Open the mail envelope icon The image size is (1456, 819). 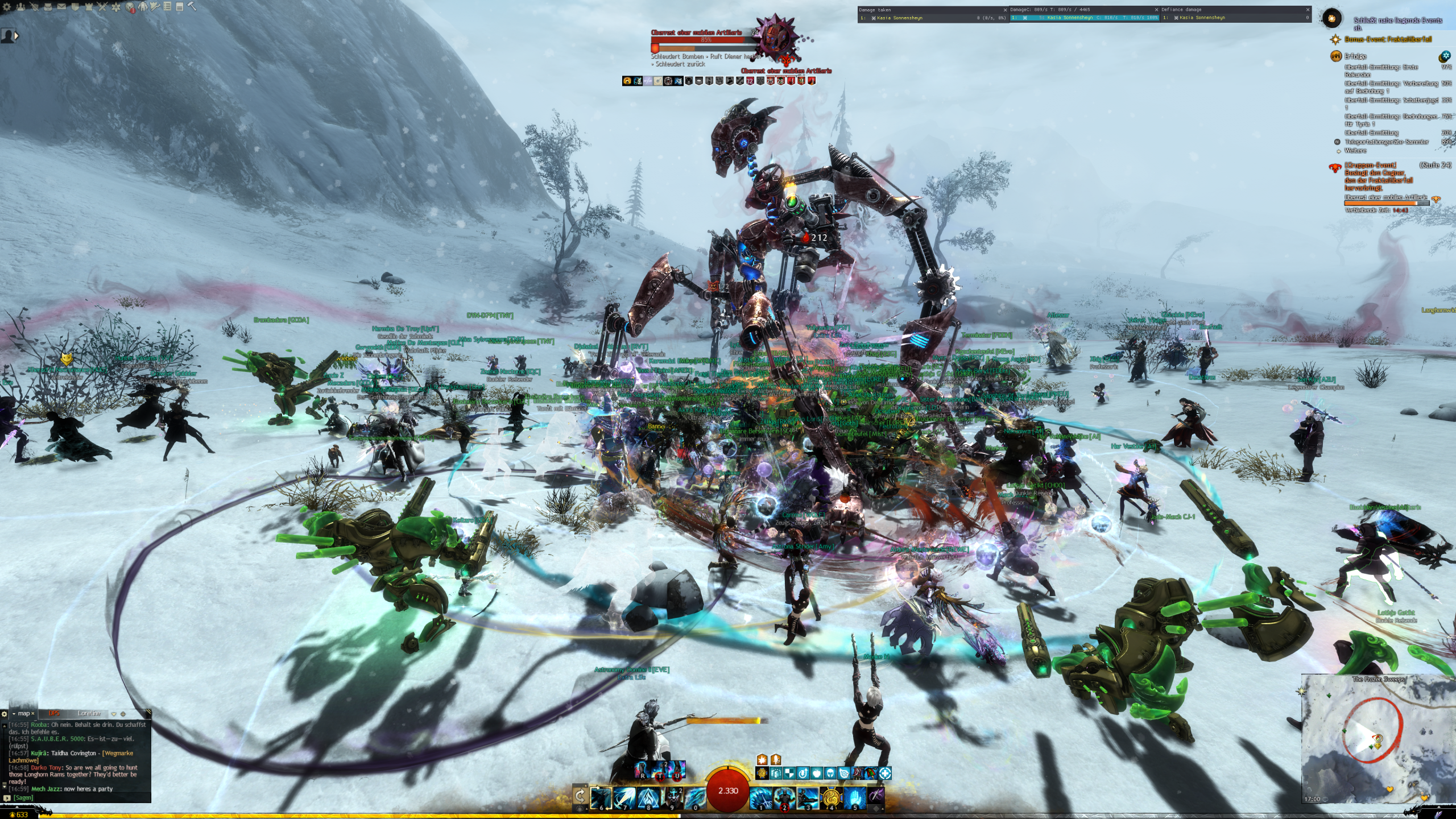[61, 7]
